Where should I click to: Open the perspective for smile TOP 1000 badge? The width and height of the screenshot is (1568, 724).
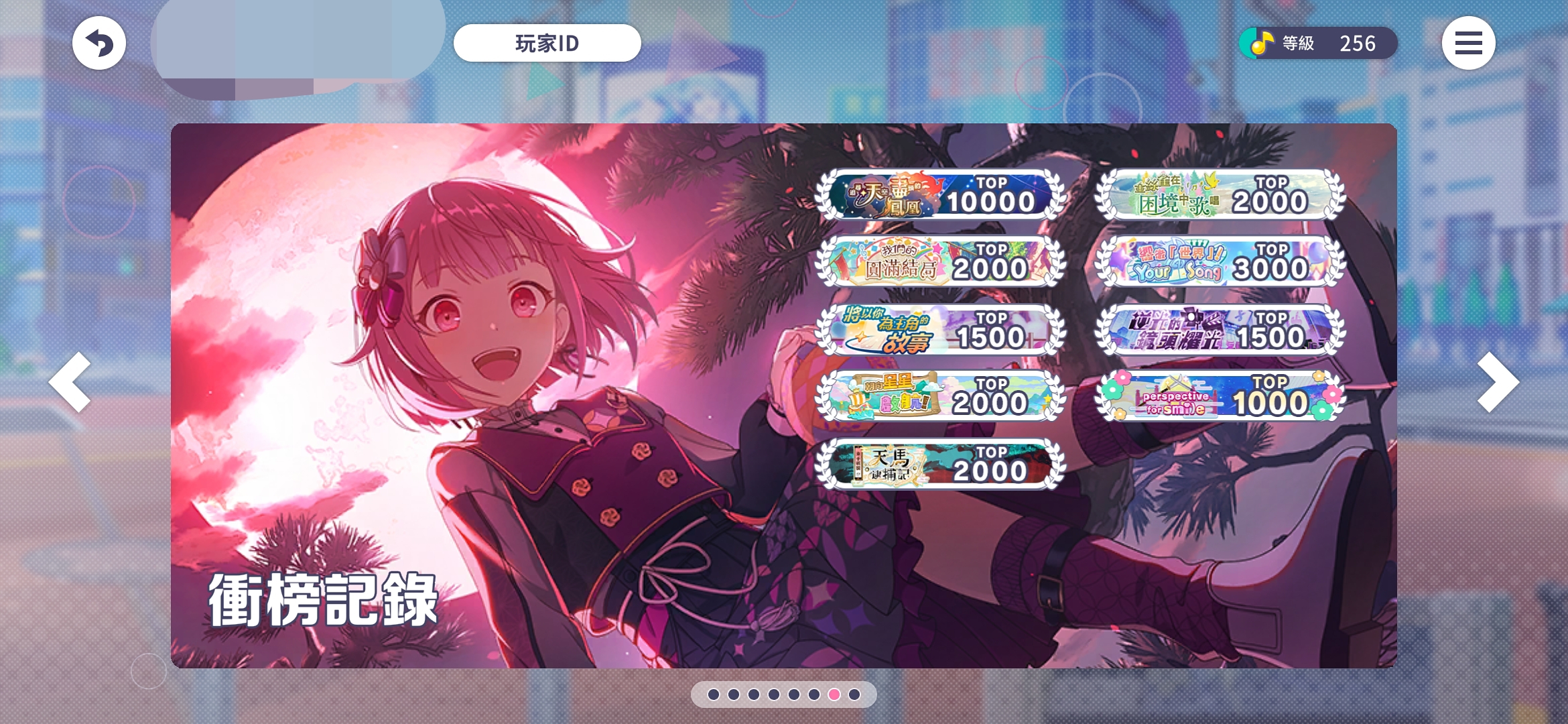click(x=1220, y=396)
